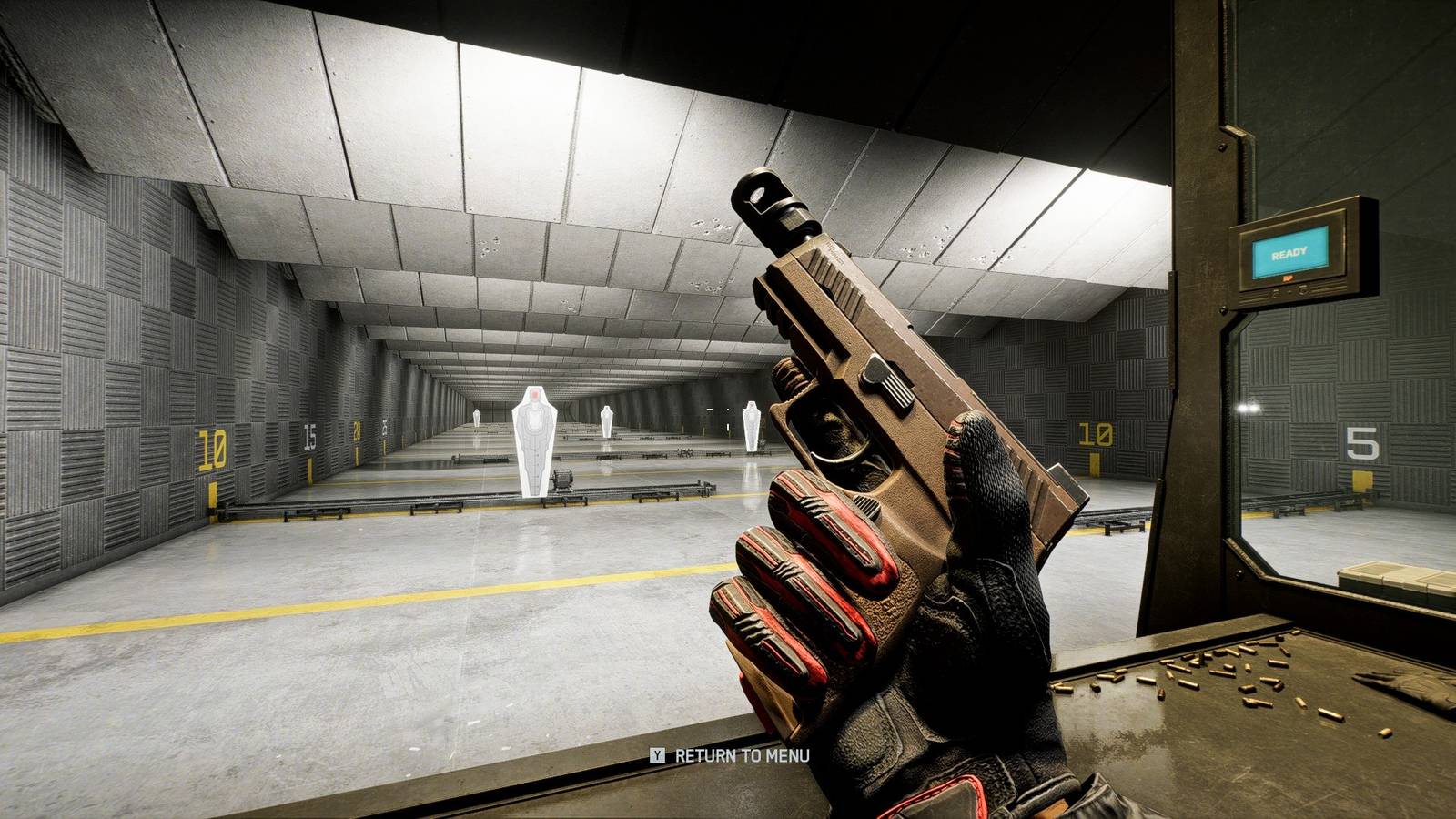
Task: Select RETURN TO MENU
Action: coord(742,754)
